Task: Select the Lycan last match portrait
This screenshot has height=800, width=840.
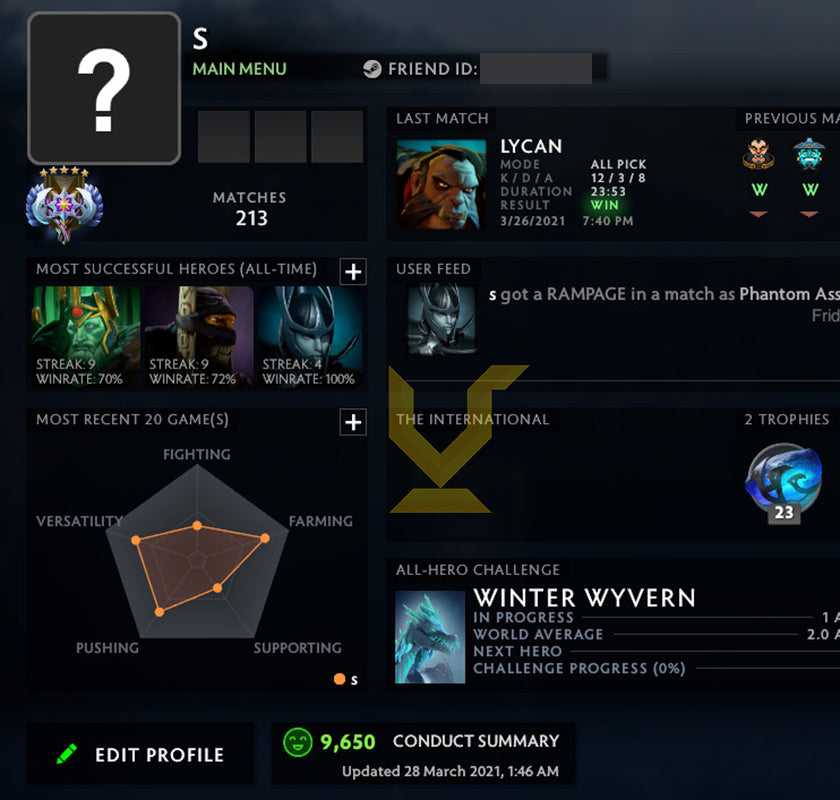Action: click(440, 184)
